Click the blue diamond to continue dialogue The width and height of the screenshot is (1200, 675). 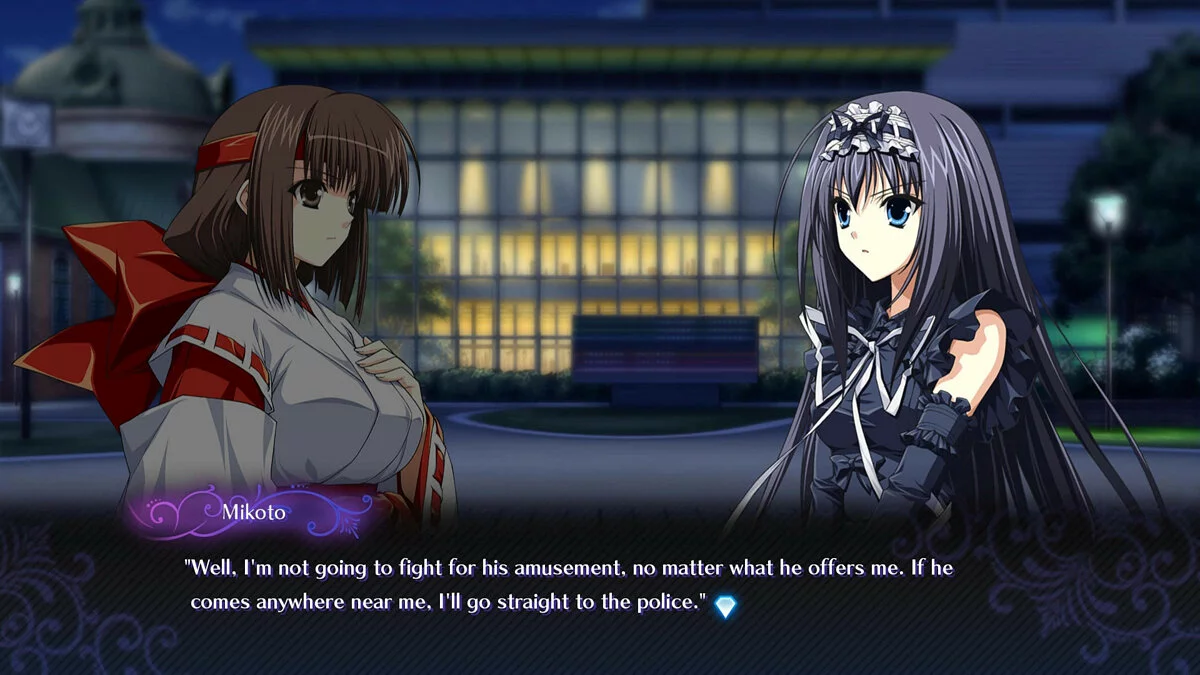coord(725,605)
